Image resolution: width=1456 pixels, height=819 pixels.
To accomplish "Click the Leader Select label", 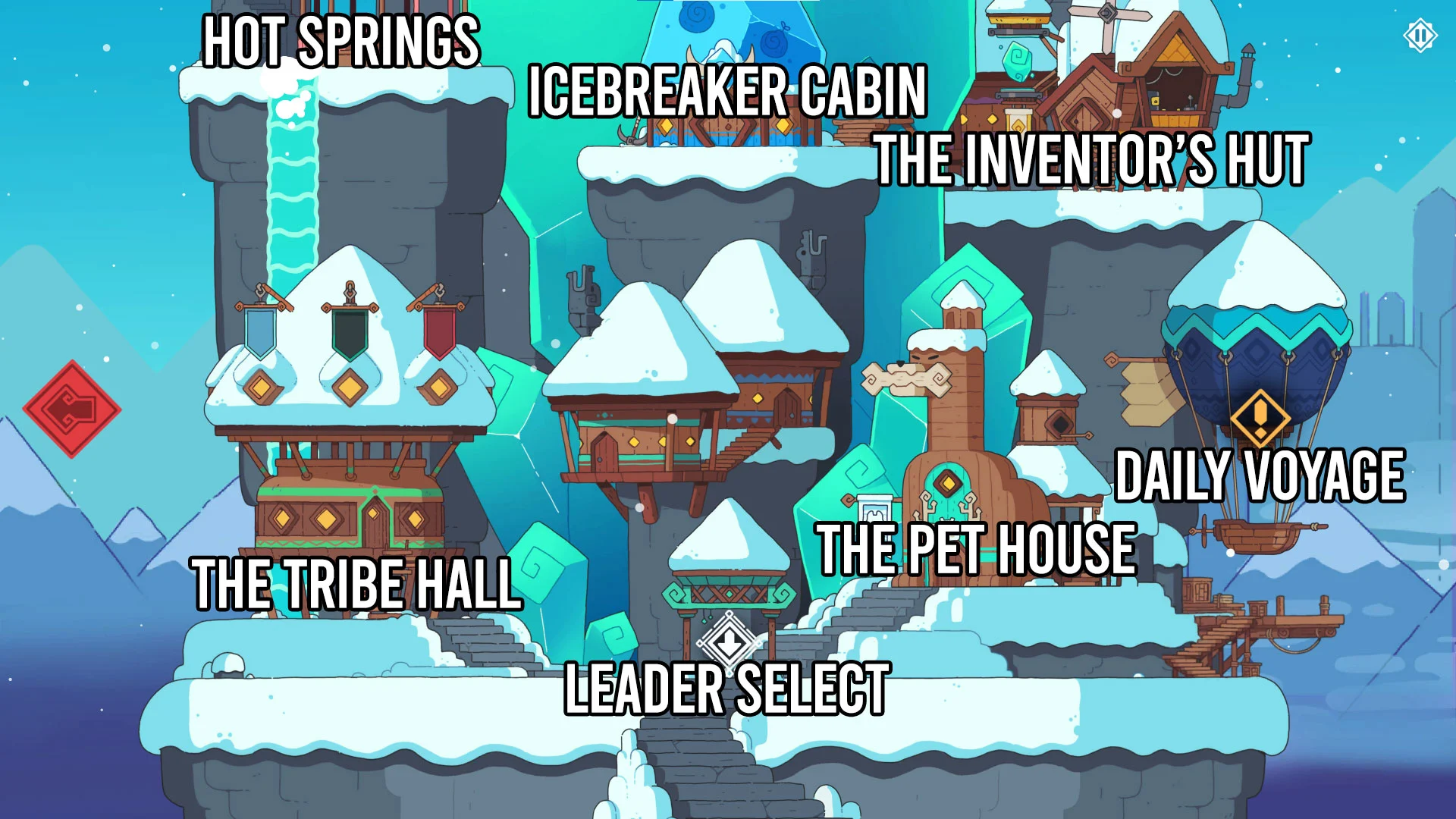I will tap(727, 689).
